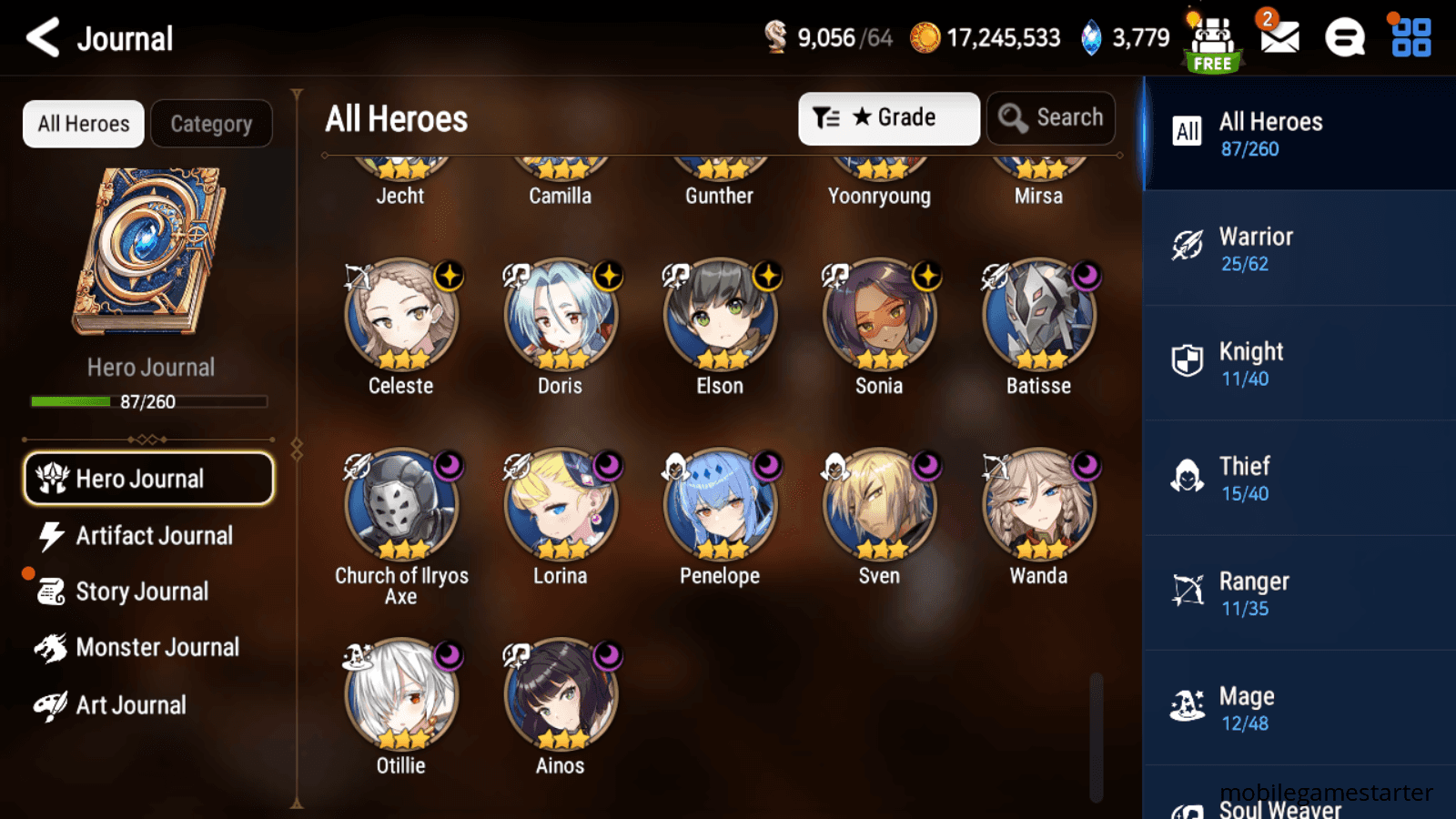Image resolution: width=1456 pixels, height=819 pixels.
Task: Filter heroes by Ranger class
Action: 1298,593
